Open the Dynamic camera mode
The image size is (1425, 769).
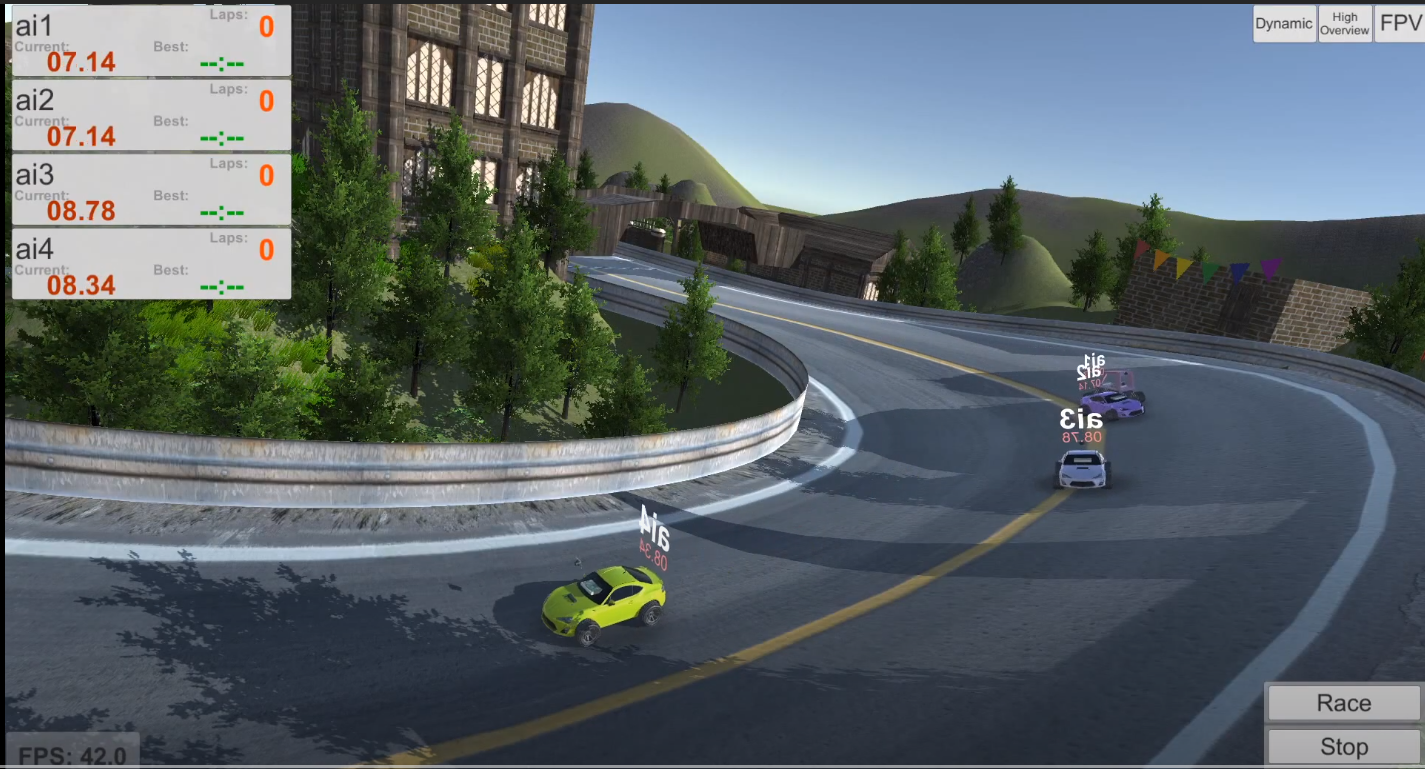click(x=1283, y=23)
